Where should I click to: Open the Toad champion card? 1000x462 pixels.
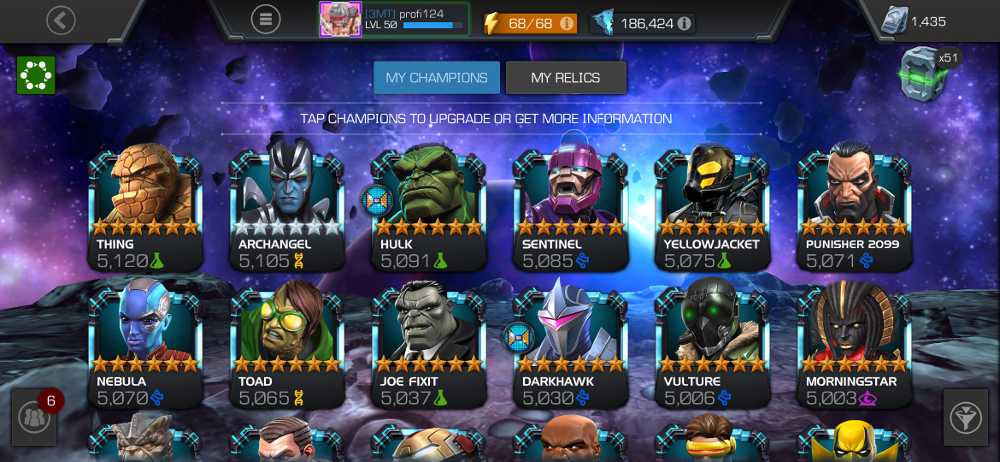(x=287, y=345)
